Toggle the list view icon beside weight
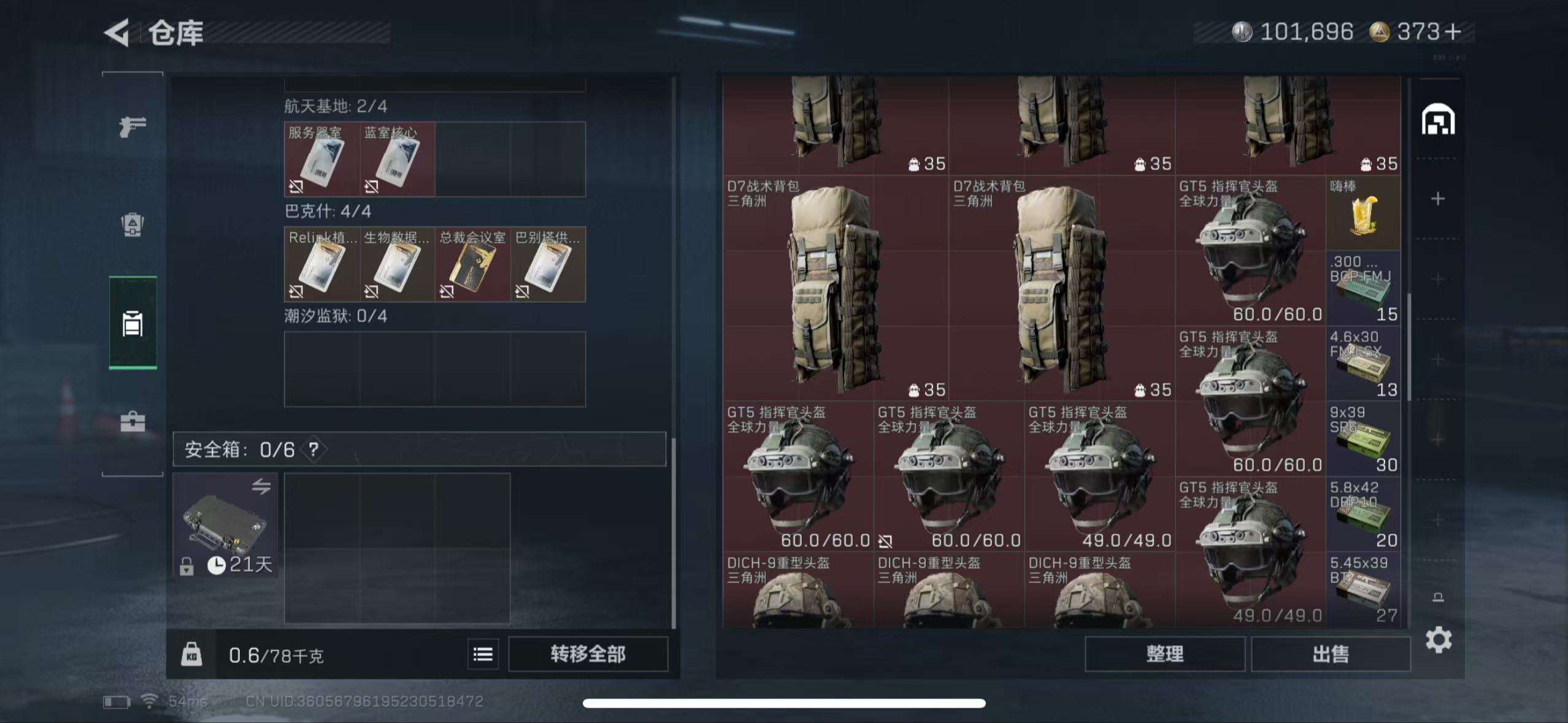Viewport: 1568px width, 723px height. [483, 654]
